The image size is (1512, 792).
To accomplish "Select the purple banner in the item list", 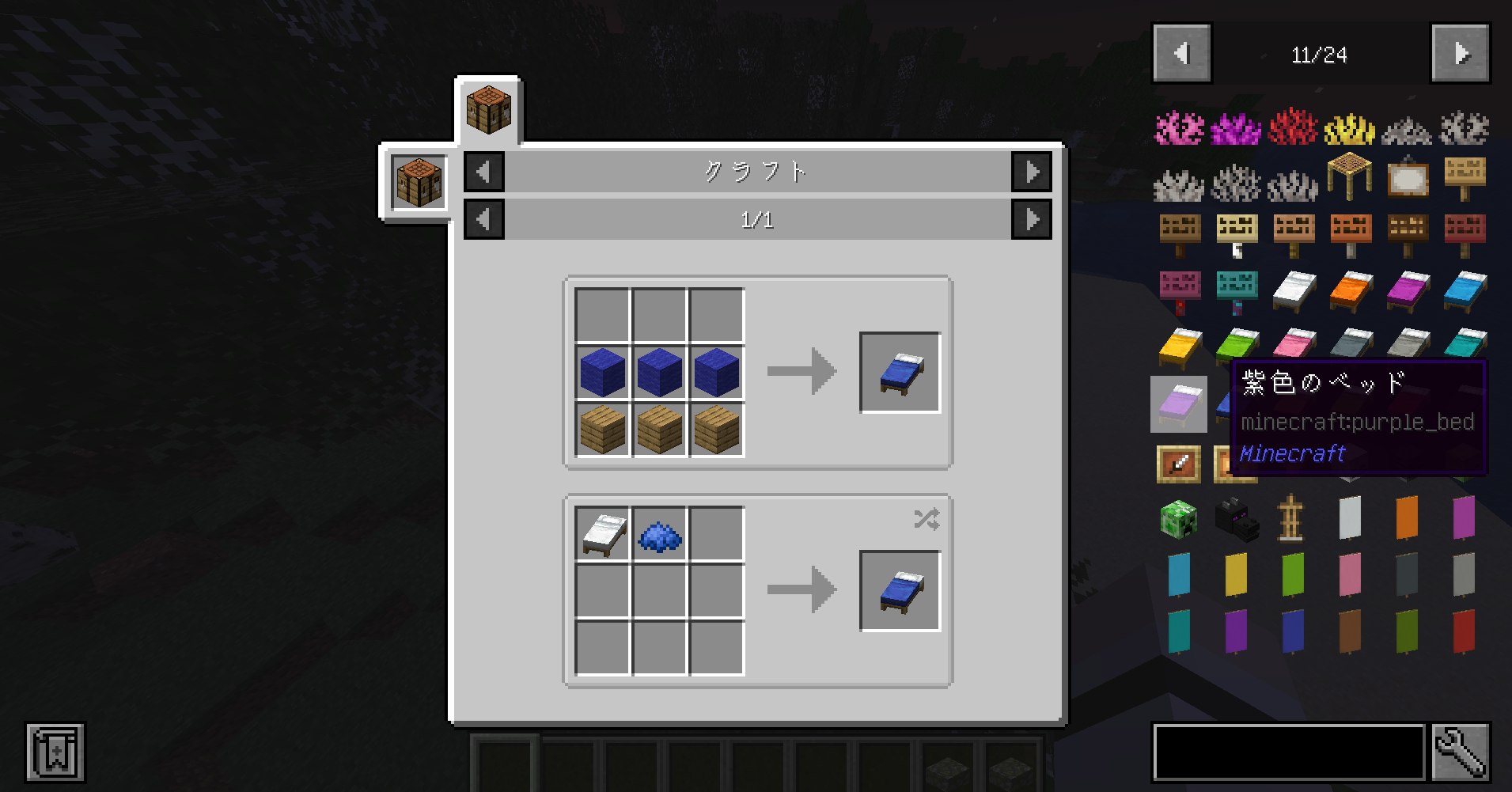I will point(1236,633).
